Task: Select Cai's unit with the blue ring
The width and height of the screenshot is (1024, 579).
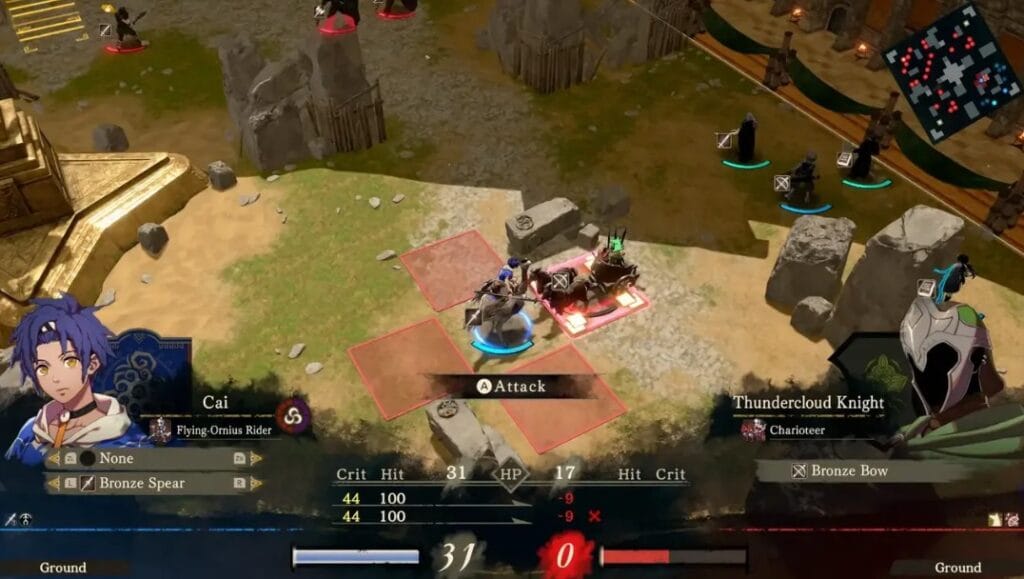Action: pos(500,310)
